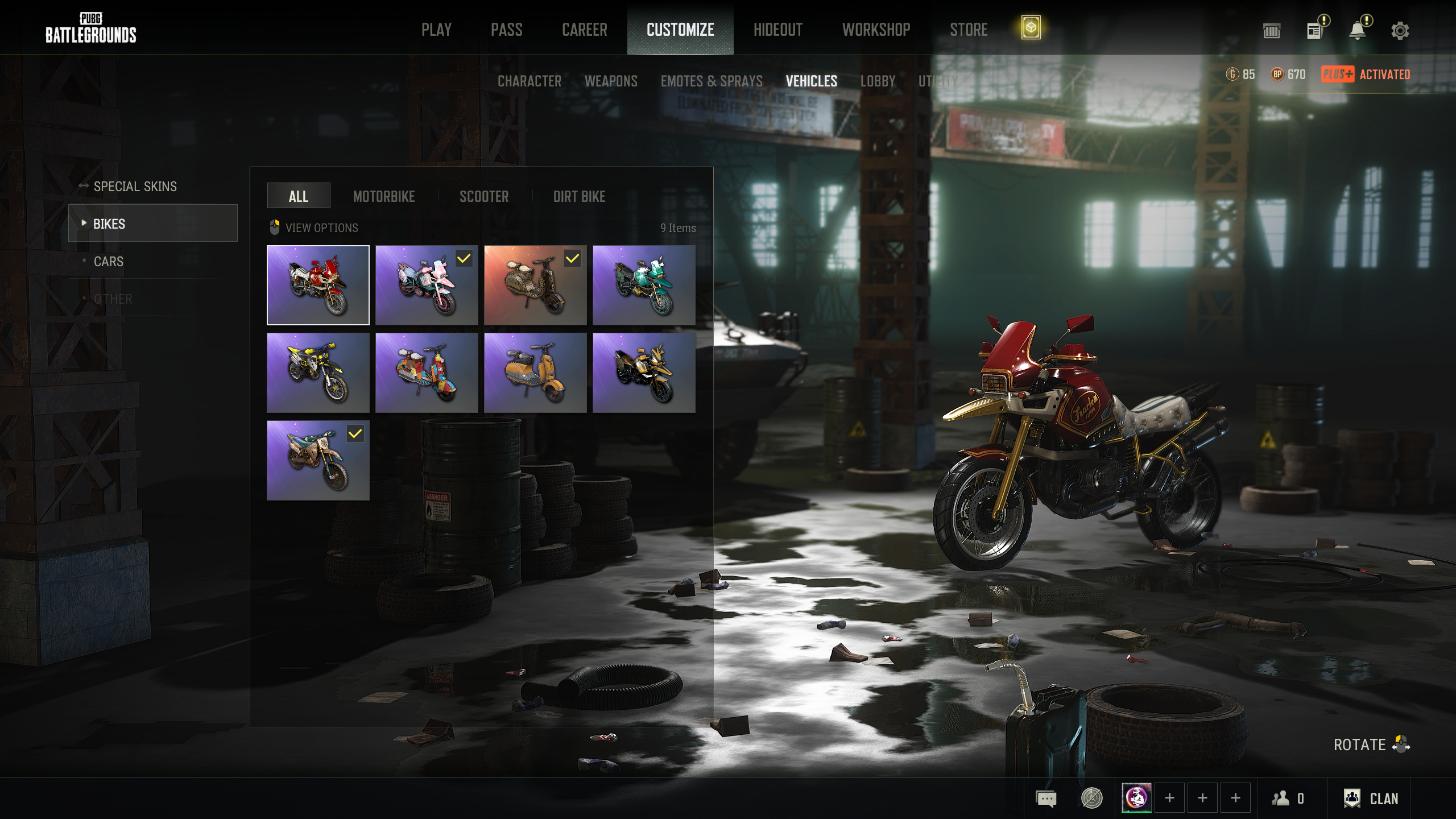Image resolution: width=1456 pixels, height=819 pixels.
Task: Show only Dirt Bike skins
Action: coord(579,197)
